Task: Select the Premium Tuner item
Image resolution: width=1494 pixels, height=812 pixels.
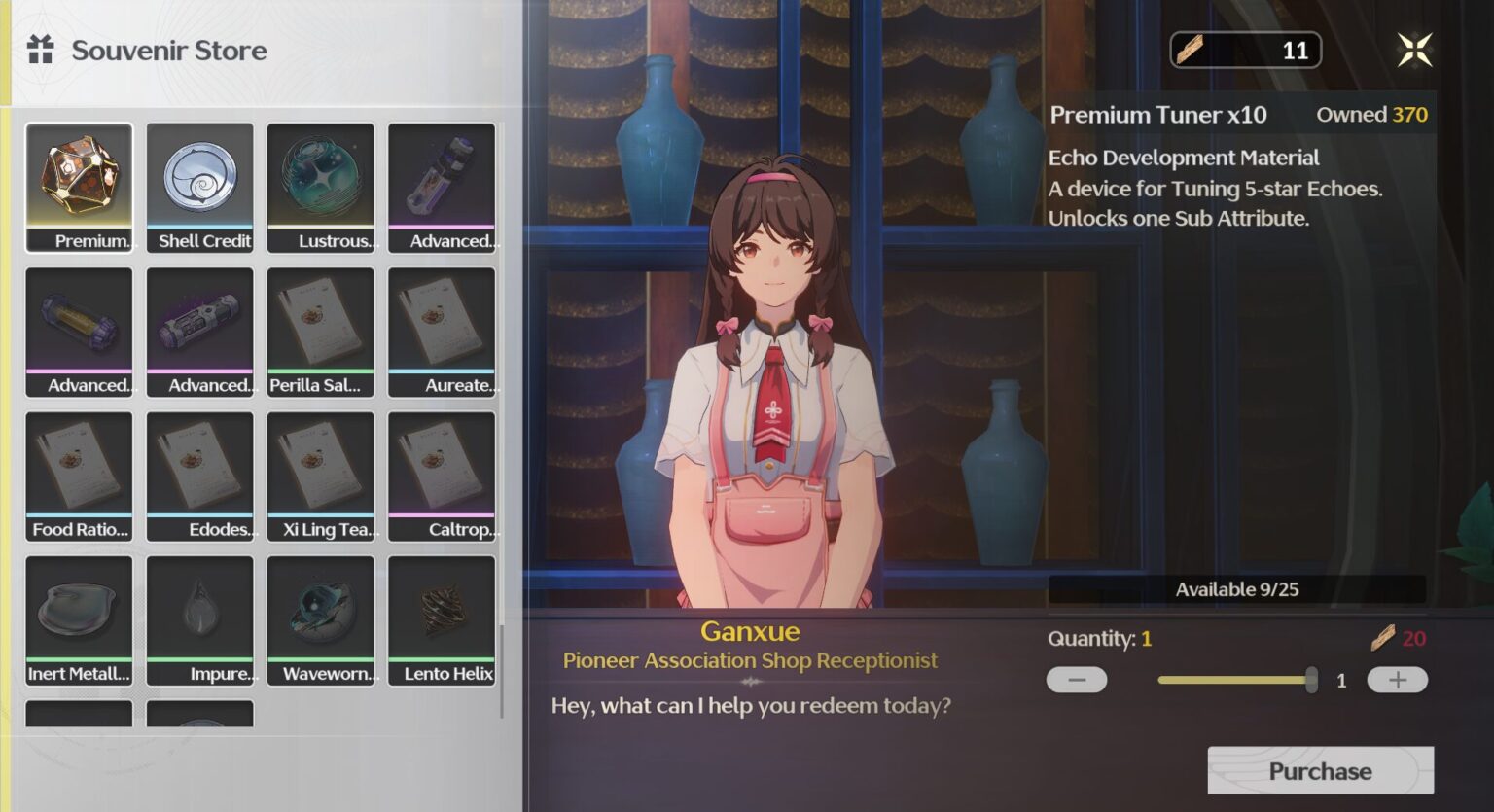Action: point(80,187)
